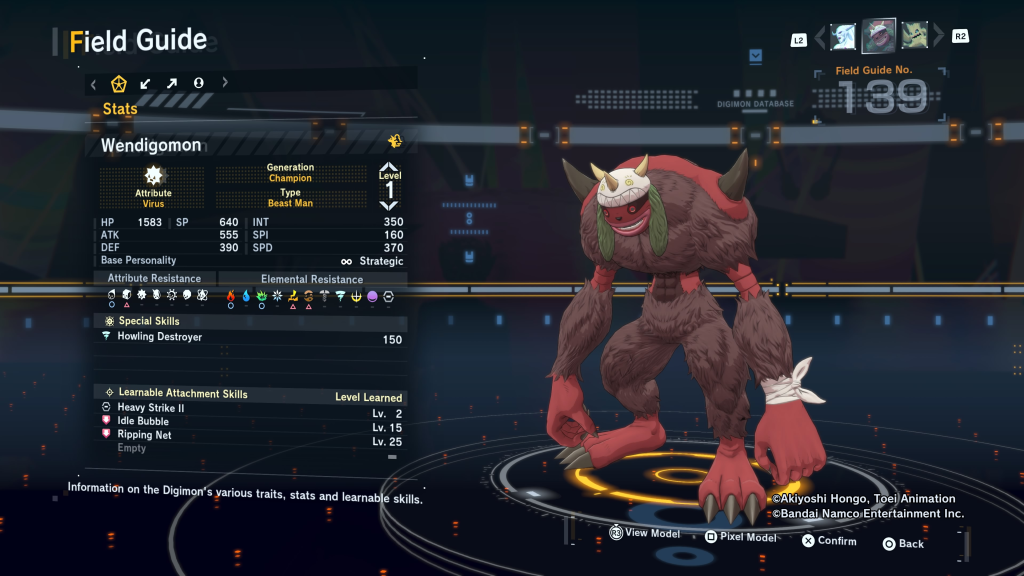Switch to the down-left arrow tab
Viewport: 1024px width, 576px height.
pyautogui.click(x=145, y=83)
